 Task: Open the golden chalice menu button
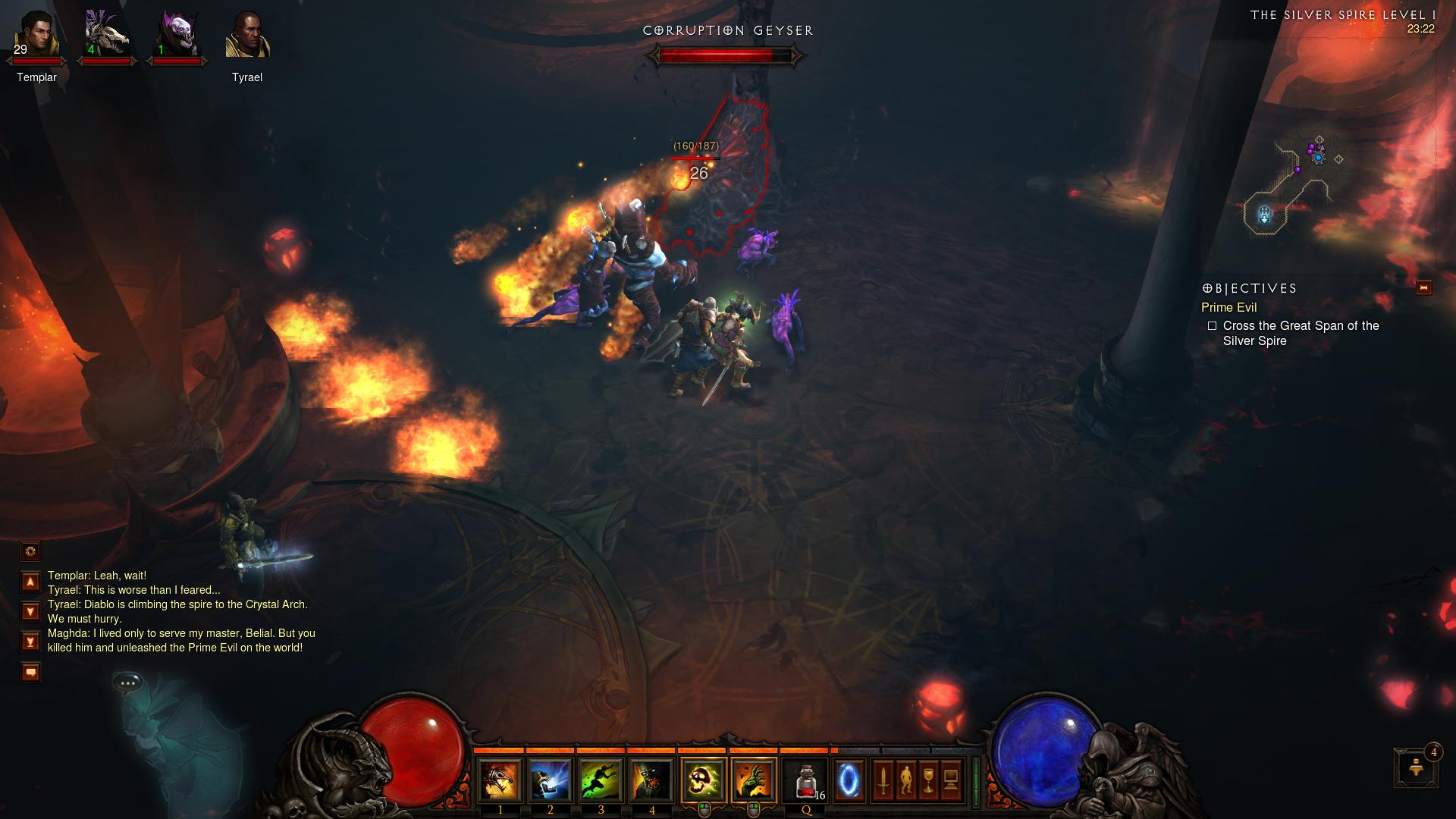click(928, 780)
